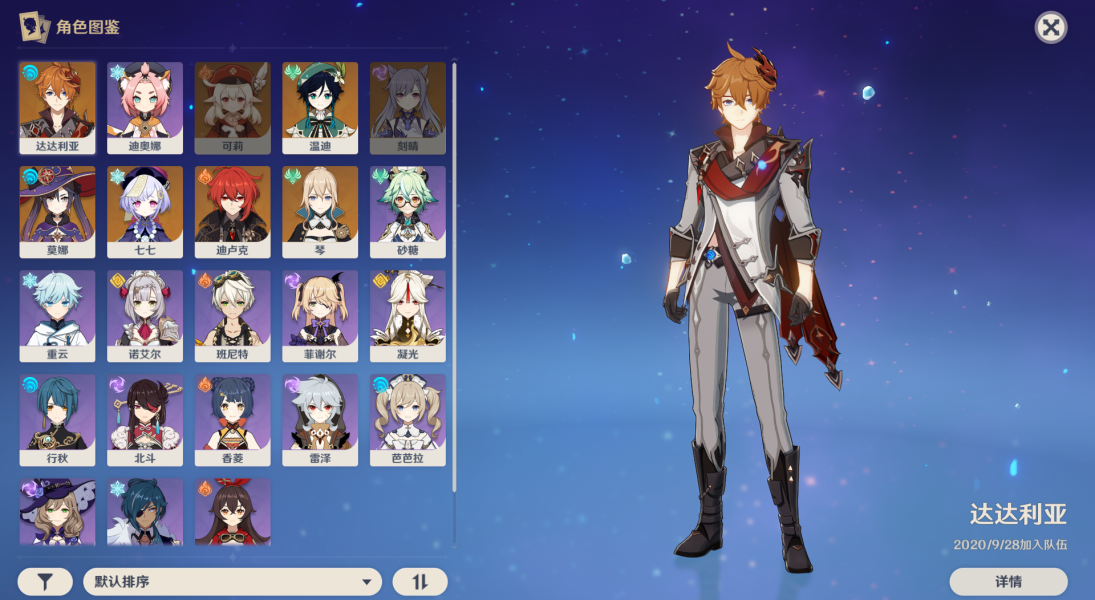Select the 芭芭拉 character card

click(408, 419)
